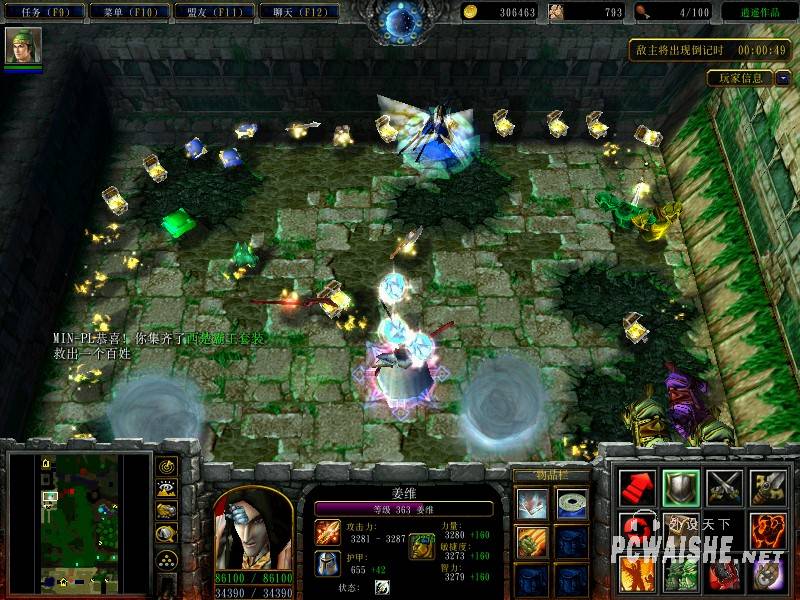800x600 pixels.
Task: Choose the crossed swords attack command
Action: point(724,487)
